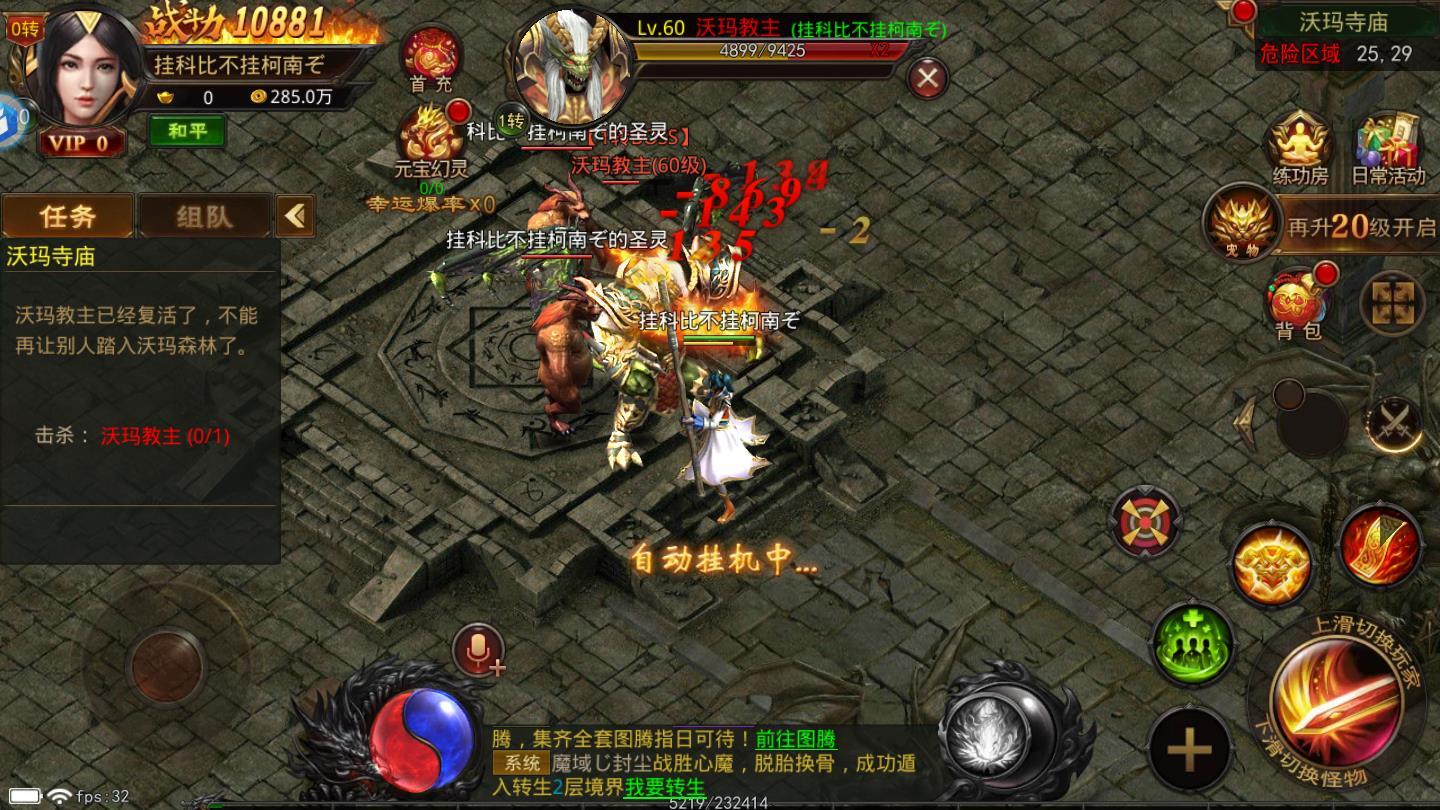
Task: Open the 练功房 training room
Action: [1300, 145]
